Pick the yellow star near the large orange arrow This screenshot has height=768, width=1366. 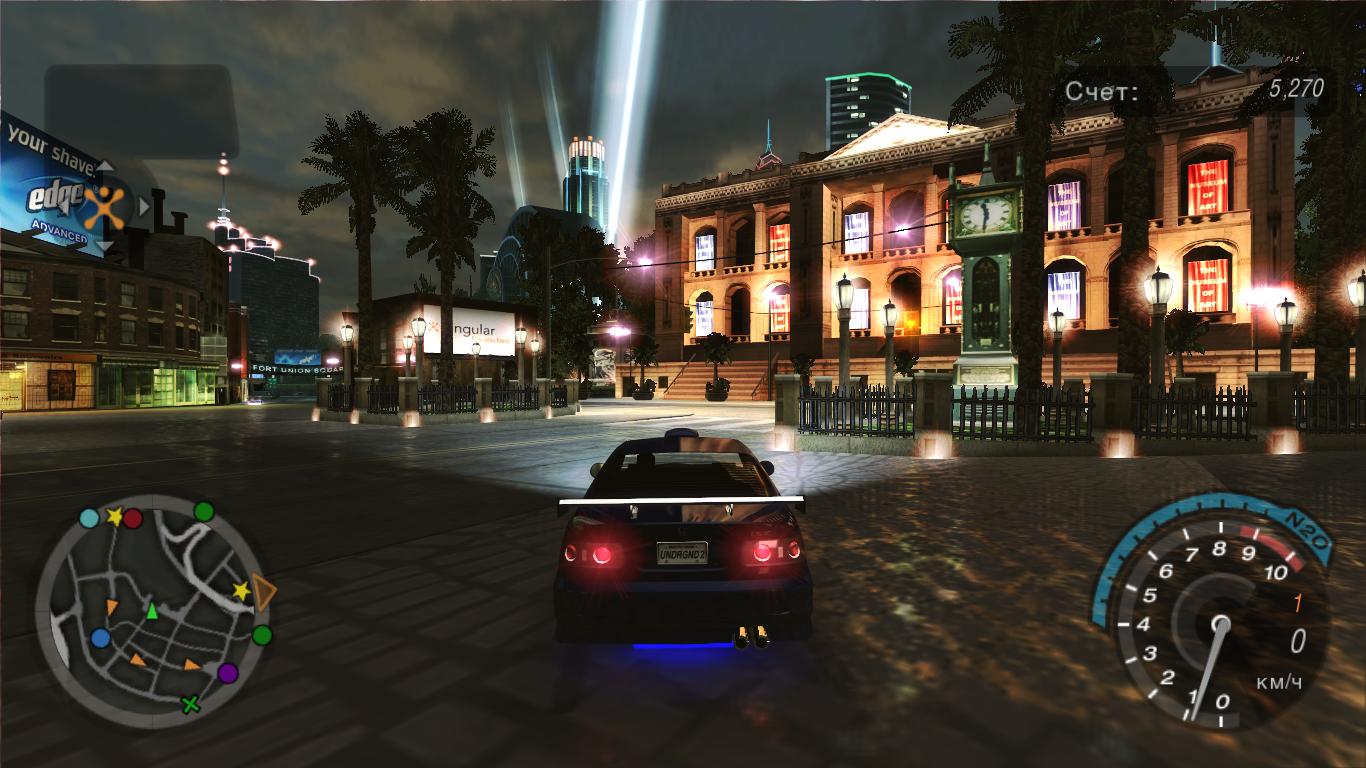[x=241, y=591]
